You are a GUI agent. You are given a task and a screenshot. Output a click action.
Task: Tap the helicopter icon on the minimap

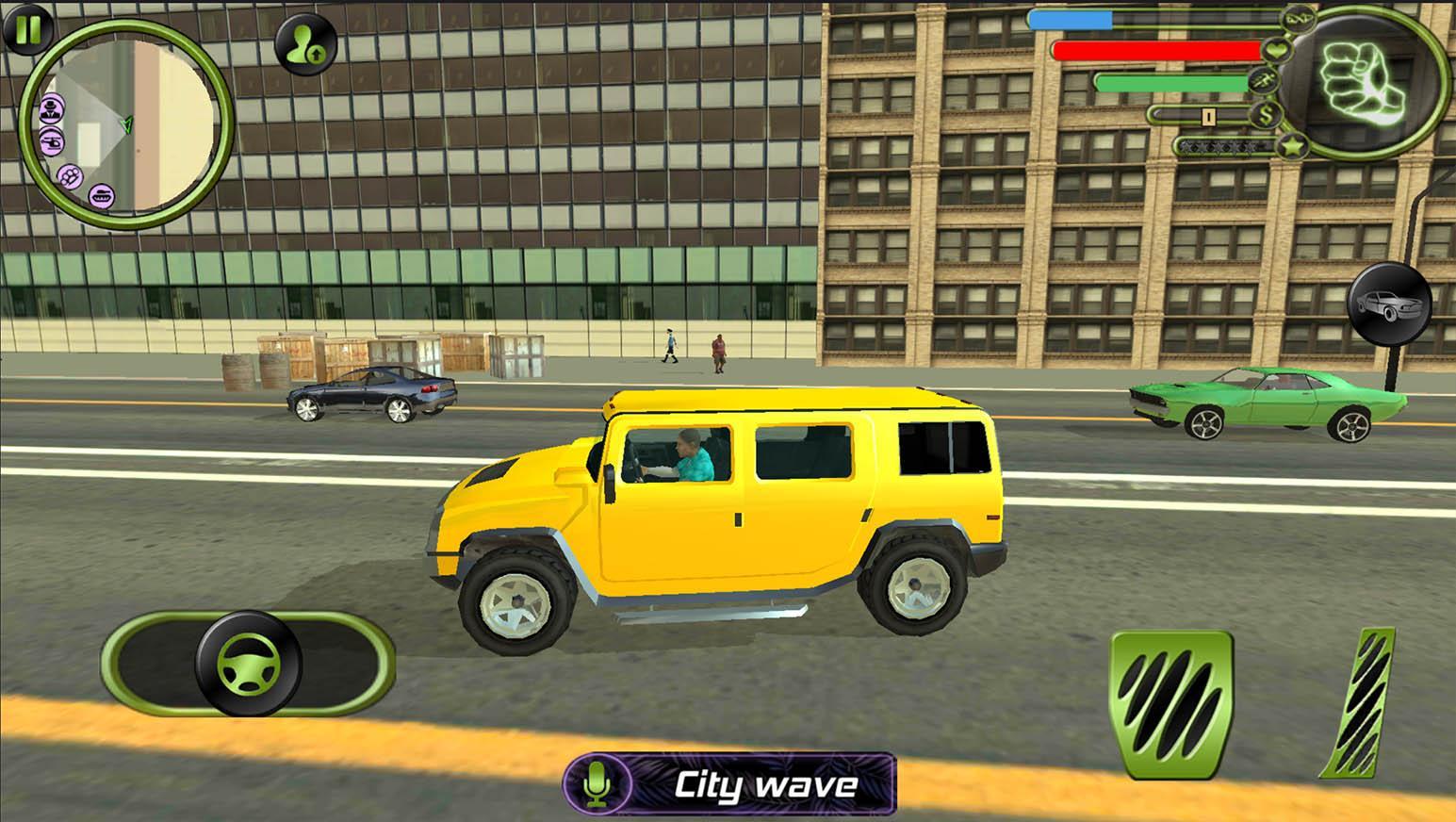[x=52, y=142]
